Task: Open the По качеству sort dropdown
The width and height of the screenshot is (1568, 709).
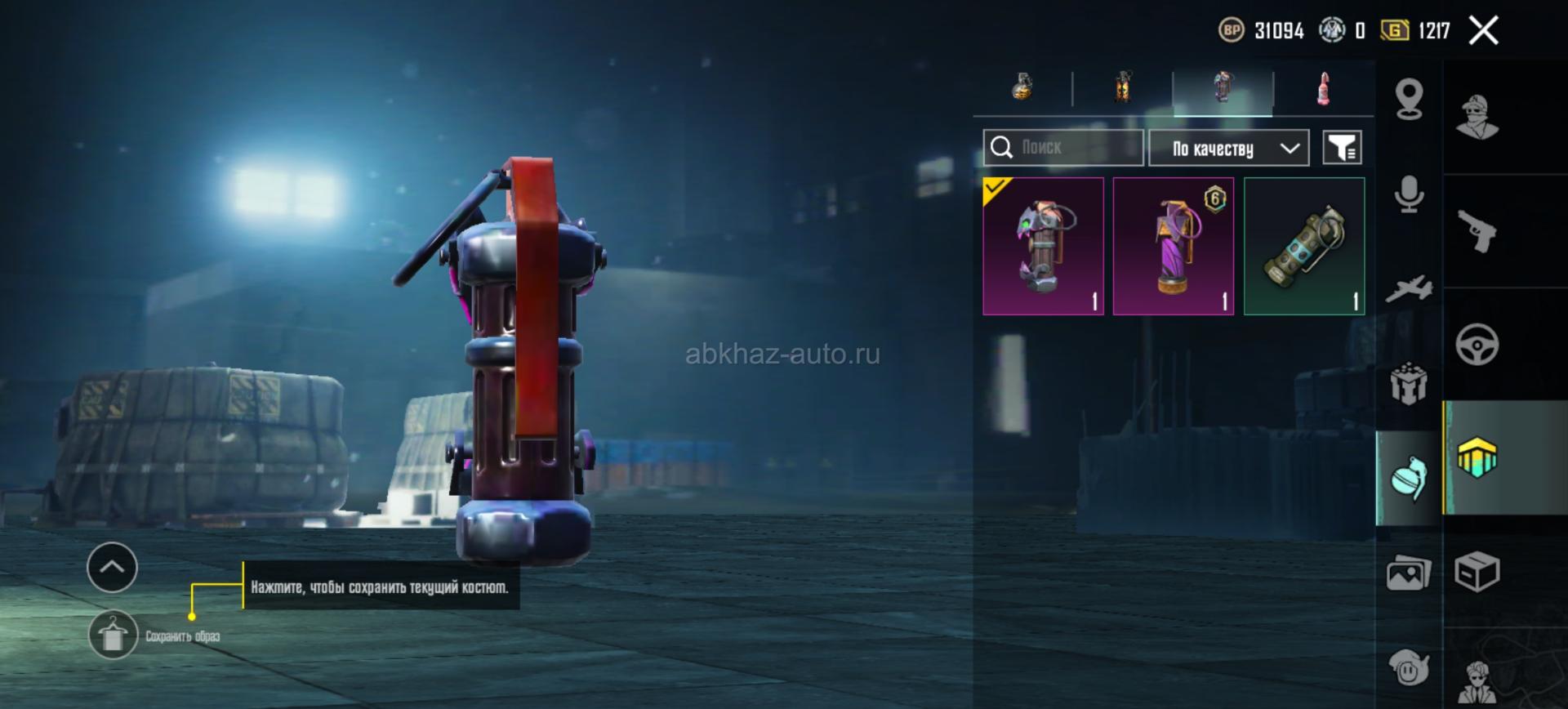Action: 1228,148
